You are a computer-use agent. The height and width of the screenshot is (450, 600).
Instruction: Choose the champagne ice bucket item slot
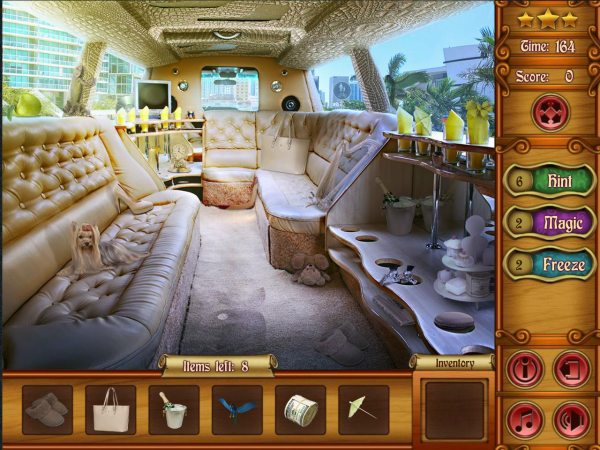click(174, 410)
